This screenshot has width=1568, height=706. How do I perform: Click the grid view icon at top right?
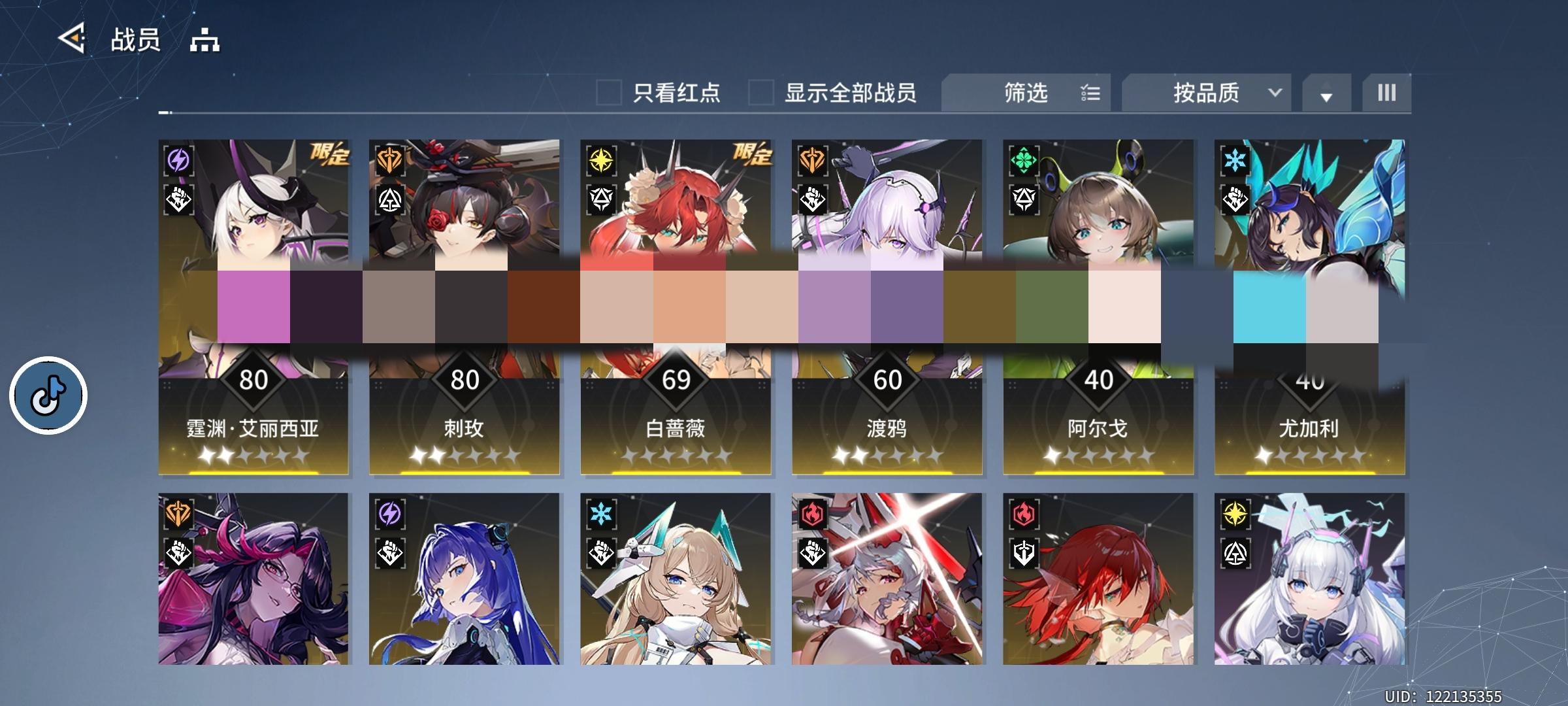(x=1385, y=93)
